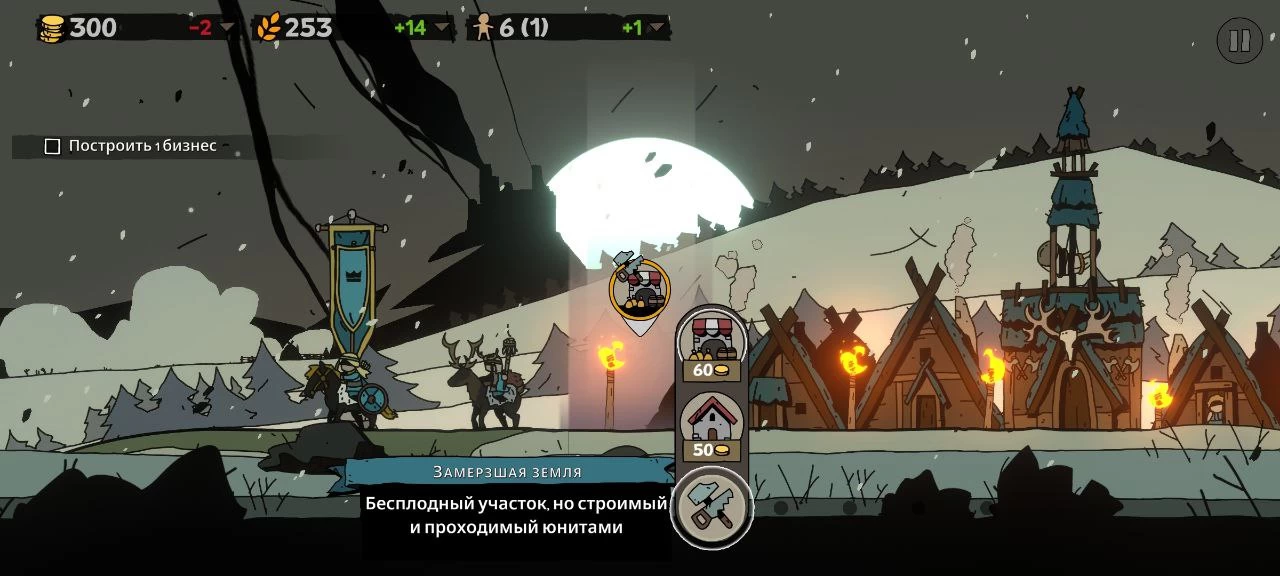
Task: Build the market stall costing 60 gold
Action: (711, 345)
